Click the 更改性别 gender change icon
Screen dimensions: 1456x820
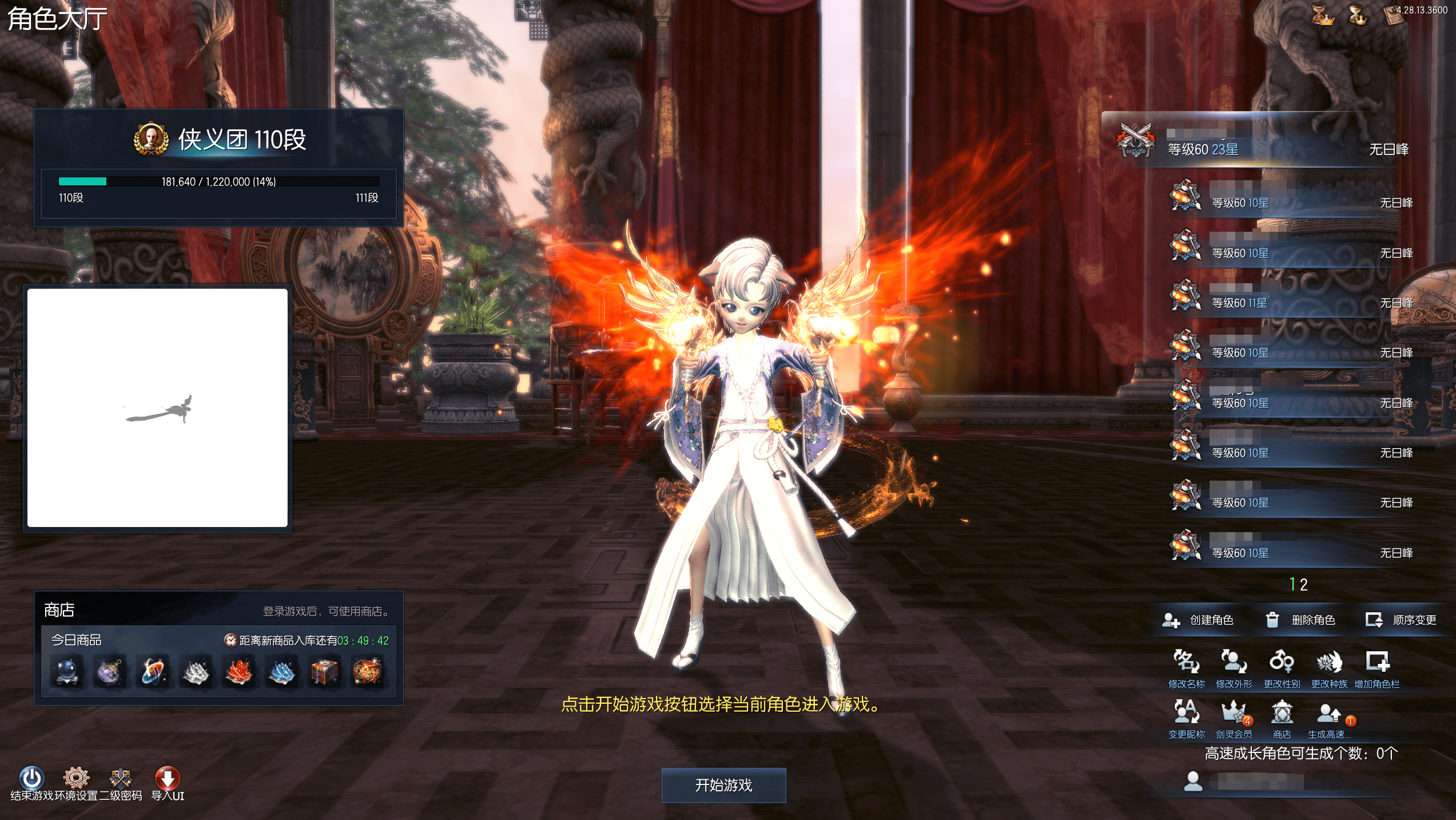(1282, 663)
